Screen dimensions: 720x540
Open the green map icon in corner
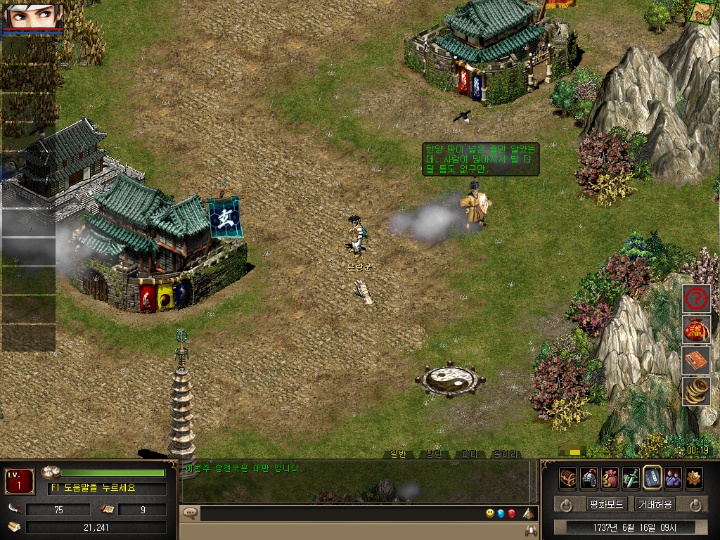point(704,12)
